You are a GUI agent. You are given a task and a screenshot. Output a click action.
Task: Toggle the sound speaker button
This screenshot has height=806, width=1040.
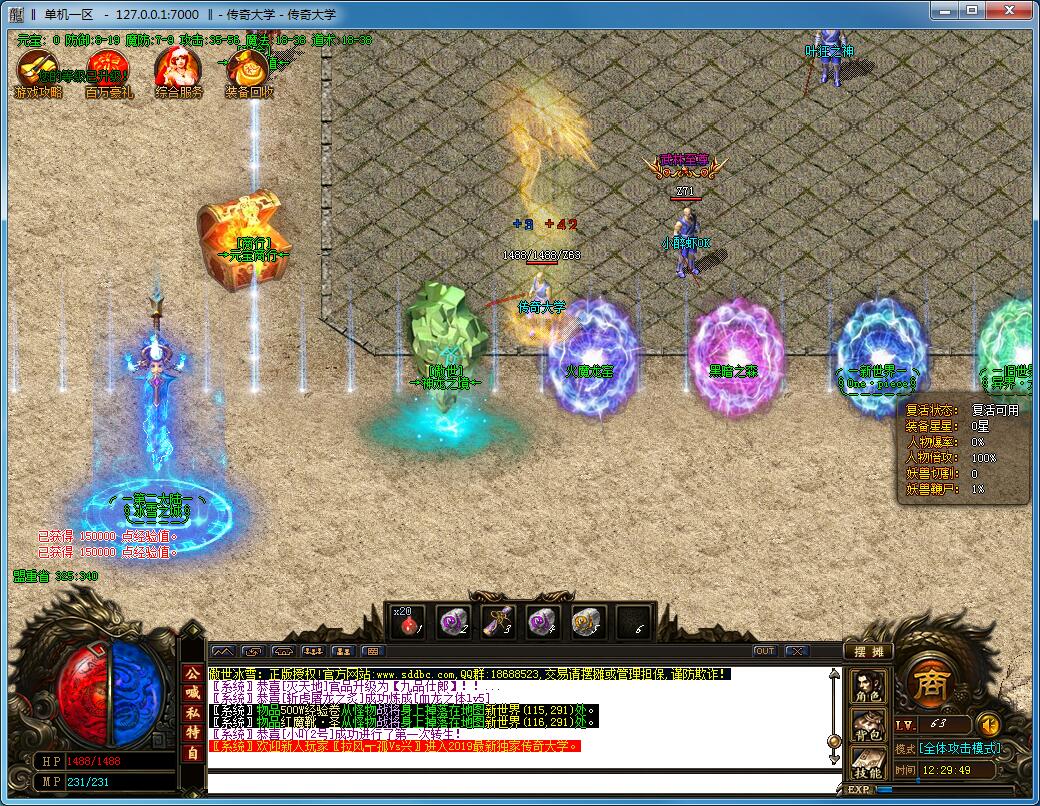pyautogui.click(x=987, y=724)
